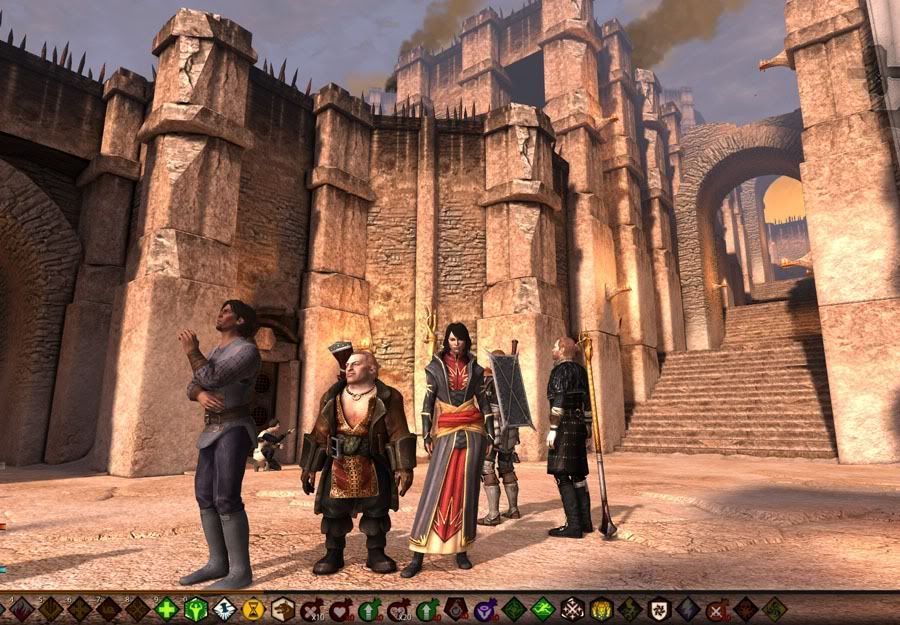Use the bright green running figure ability

click(x=543, y=609)
